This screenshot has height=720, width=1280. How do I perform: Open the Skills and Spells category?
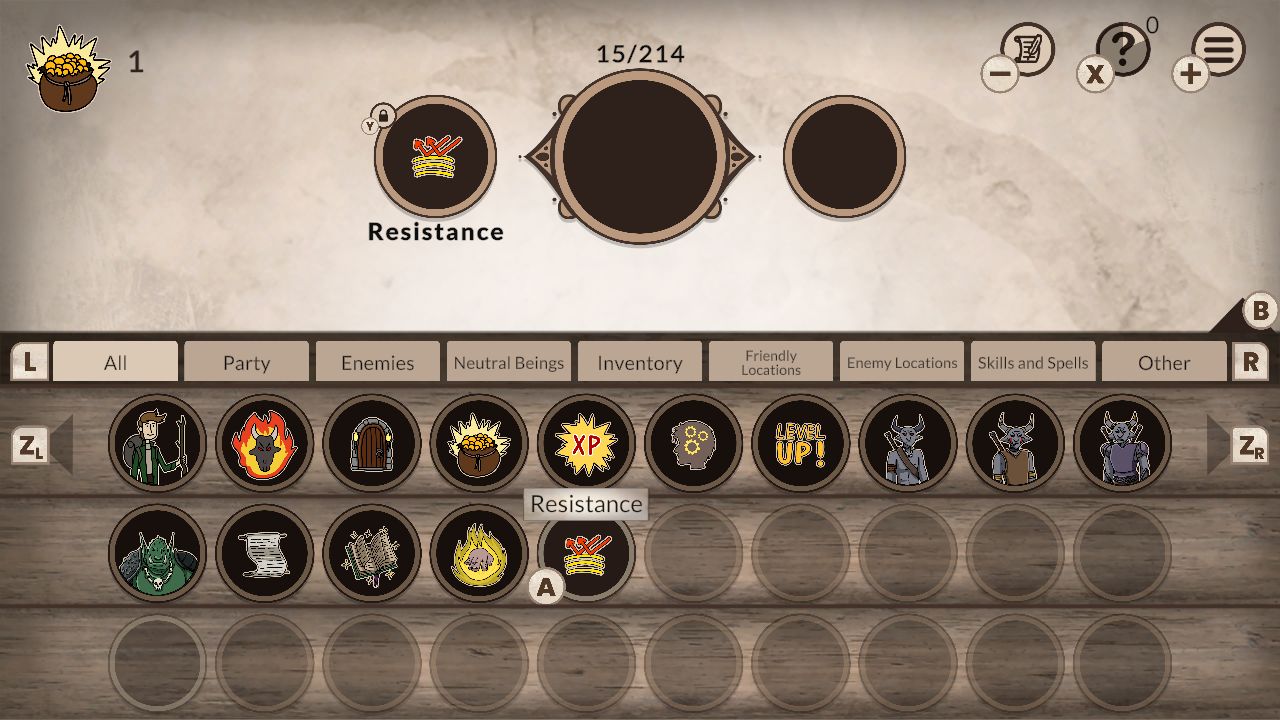point(1033,362)
